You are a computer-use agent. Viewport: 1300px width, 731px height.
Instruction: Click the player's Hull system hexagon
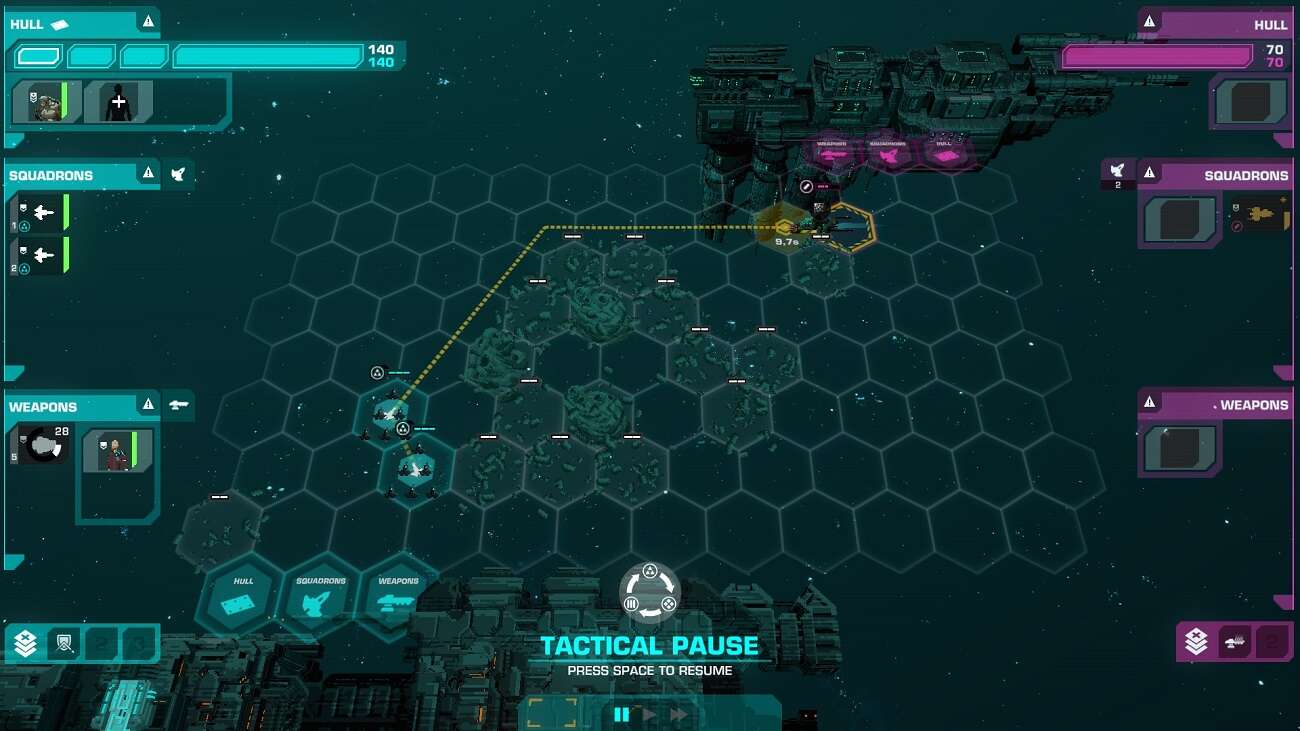(x=244, y=597)
